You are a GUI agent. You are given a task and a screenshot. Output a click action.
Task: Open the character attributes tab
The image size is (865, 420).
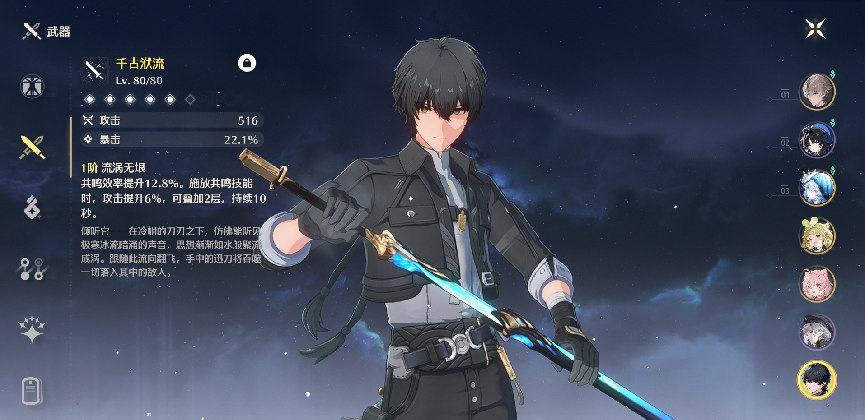tap(32, 86)
